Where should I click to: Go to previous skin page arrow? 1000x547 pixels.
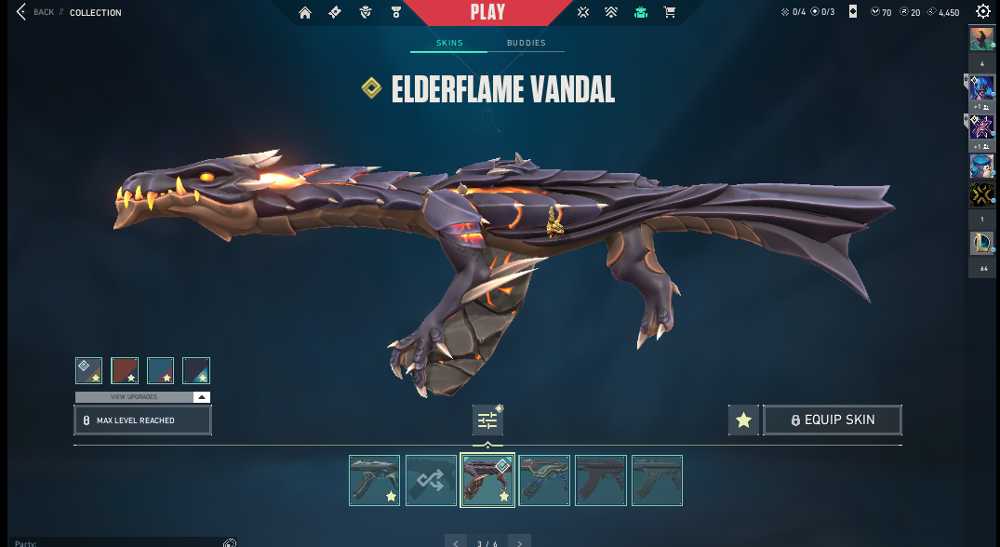pos(456,543)
